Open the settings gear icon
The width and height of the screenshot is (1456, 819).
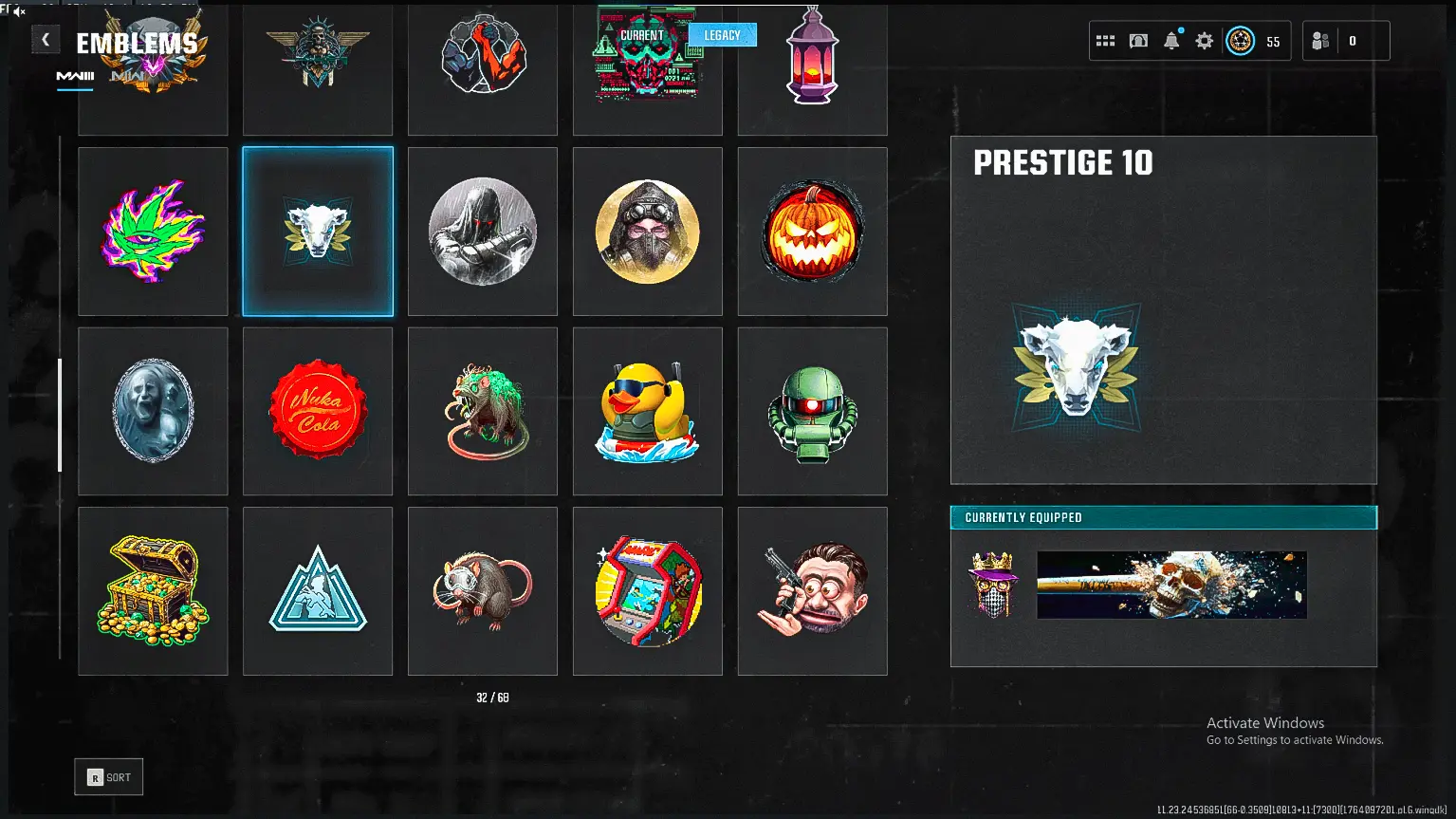point(1203,40)
